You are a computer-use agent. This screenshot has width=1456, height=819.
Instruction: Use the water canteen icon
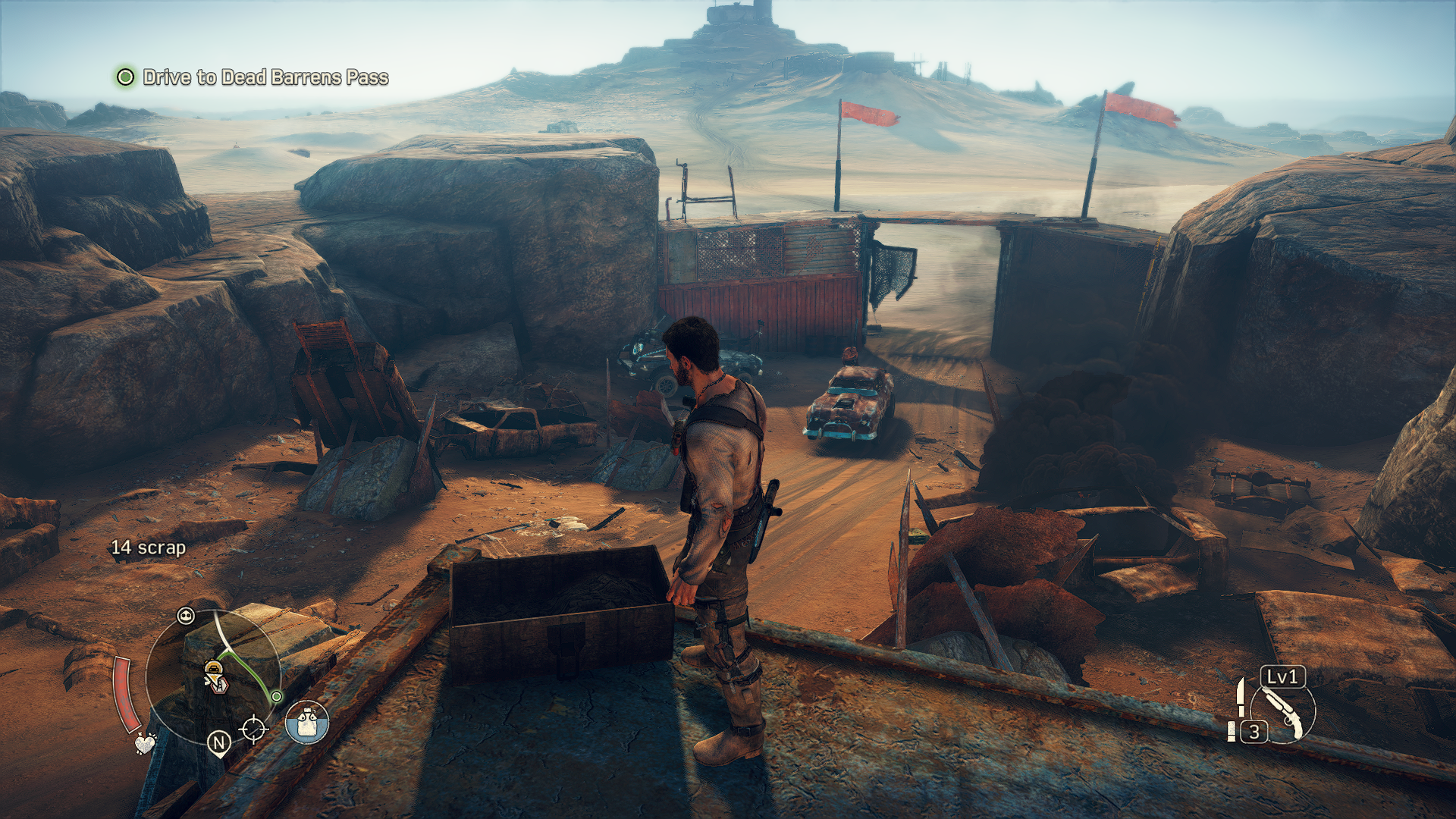click(x=307, y=722)
